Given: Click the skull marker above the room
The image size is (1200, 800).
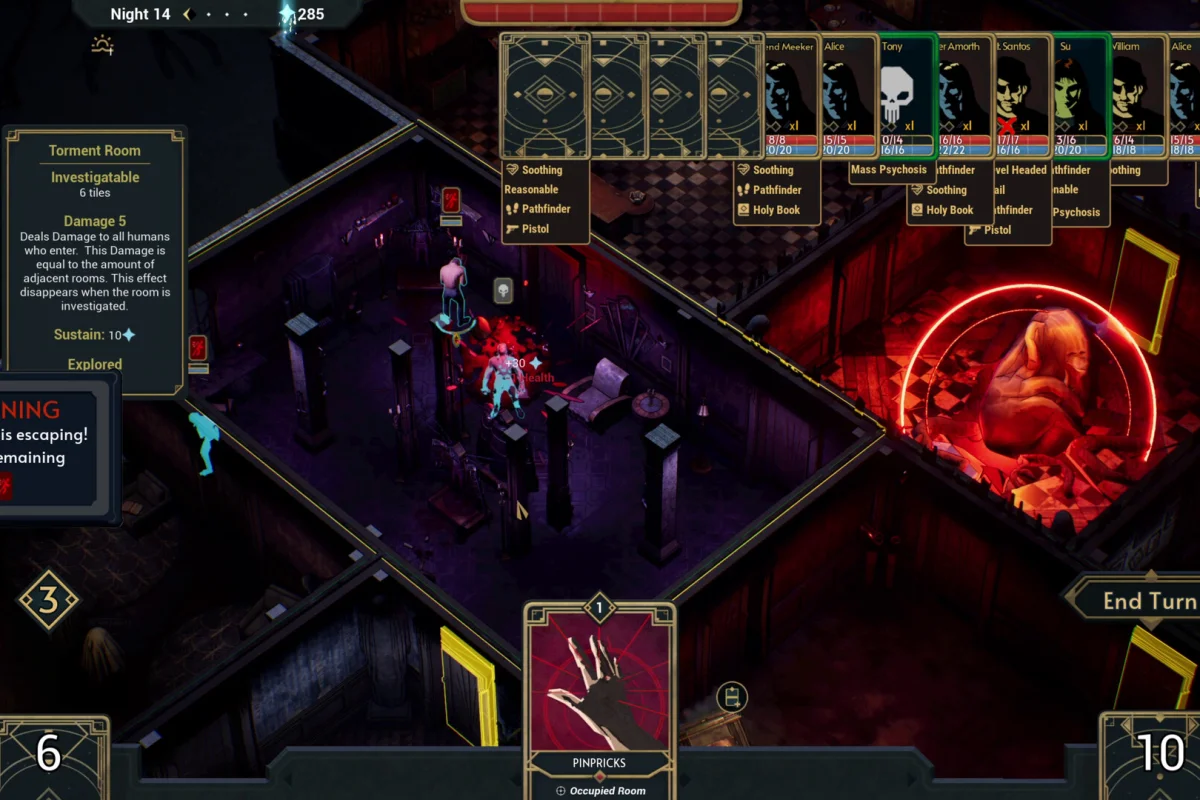Looking at the screenshot, I should tap(504, 290).
